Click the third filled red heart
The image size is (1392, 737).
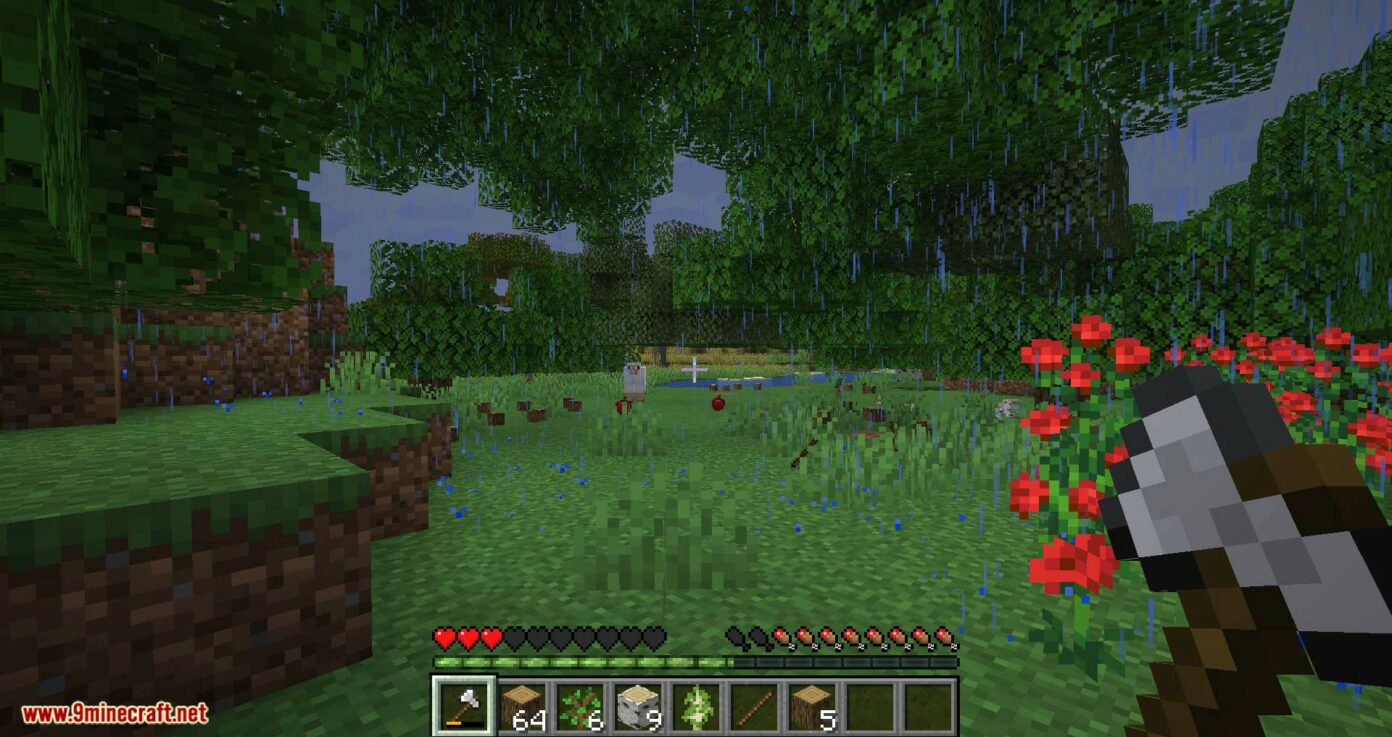(x=488, y=634)
